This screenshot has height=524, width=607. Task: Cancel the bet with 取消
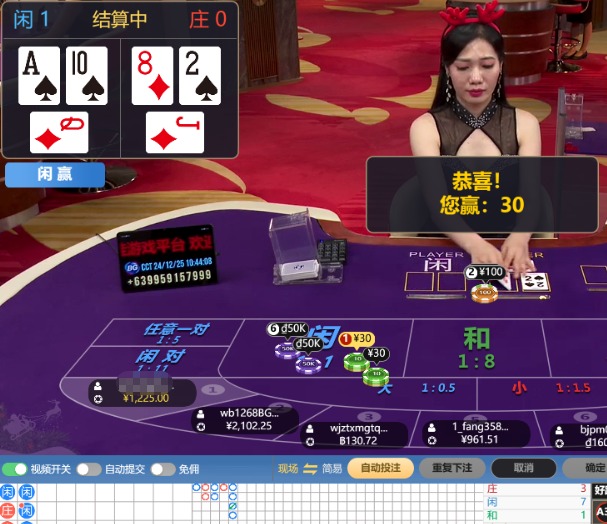523,468
